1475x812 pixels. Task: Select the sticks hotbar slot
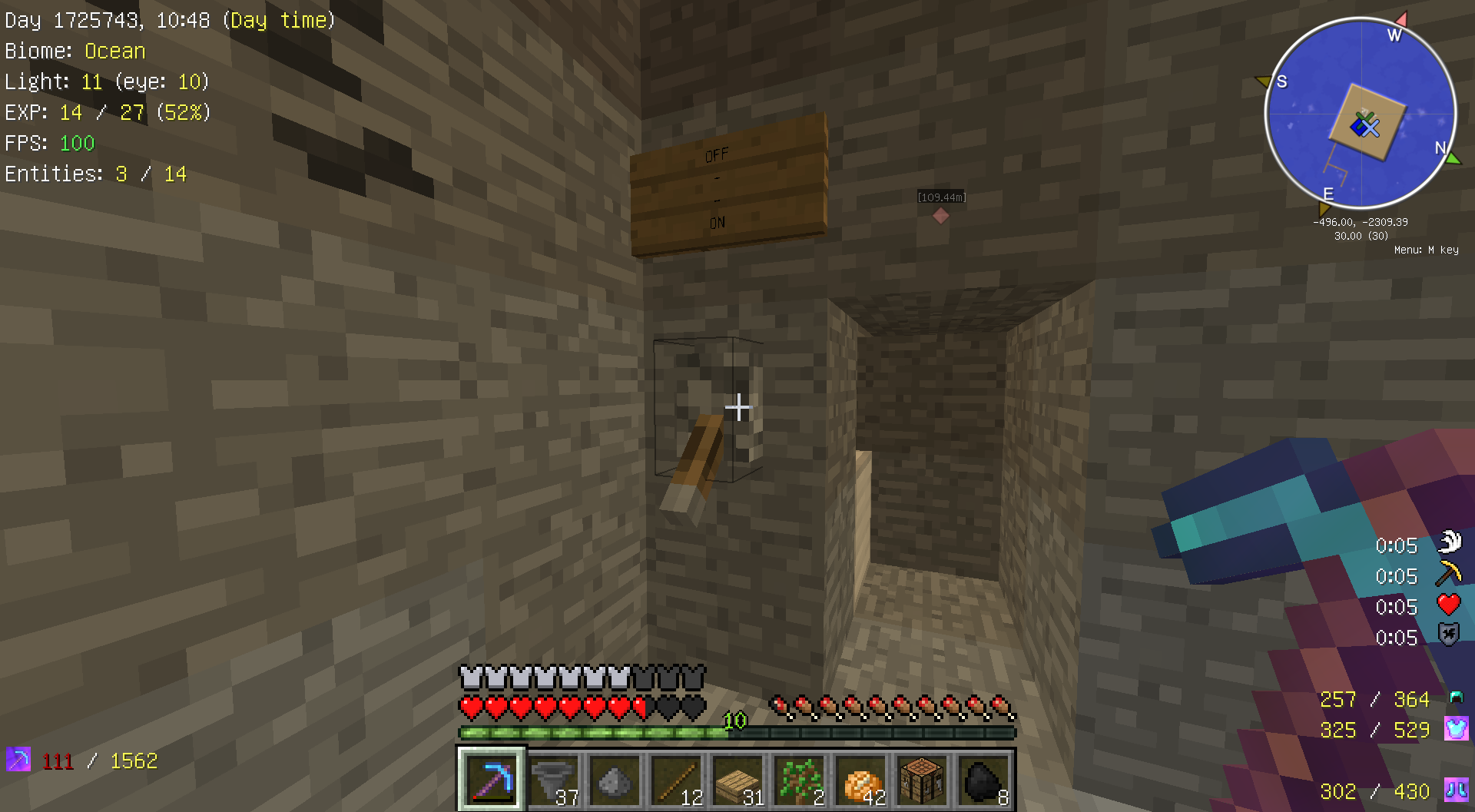[676, 780]
